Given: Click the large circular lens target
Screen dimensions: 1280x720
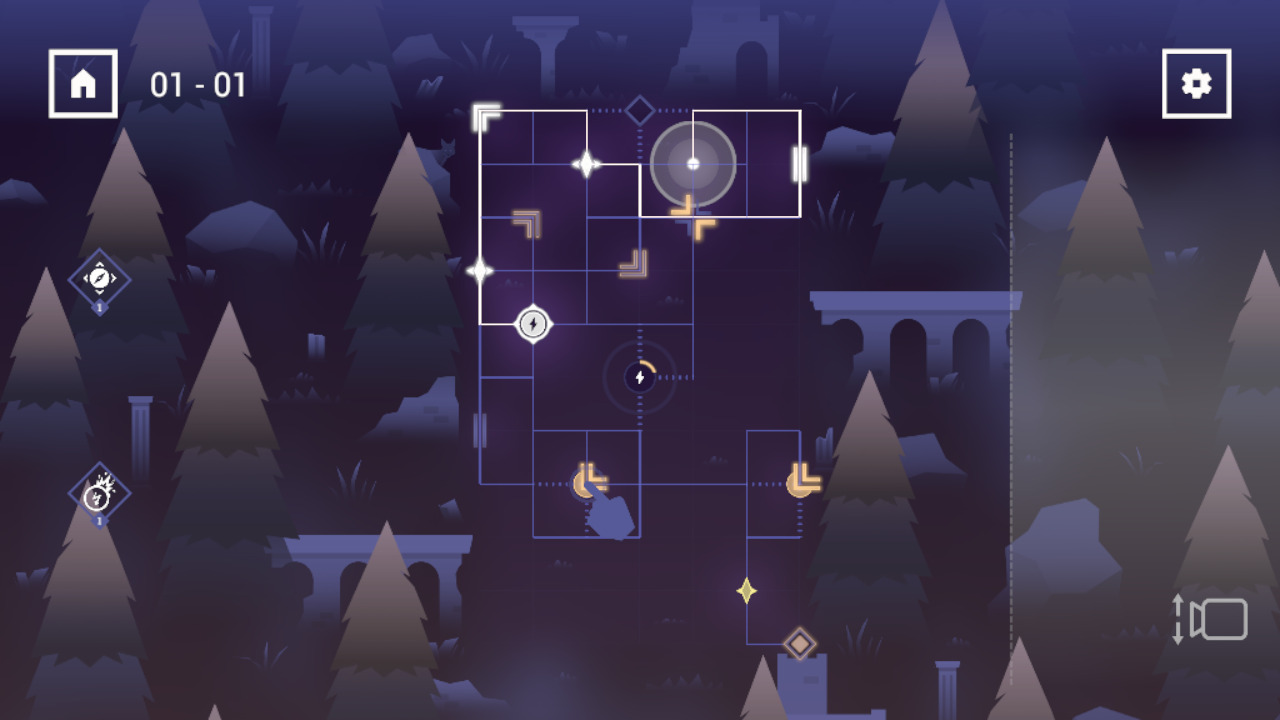Looking at the screenshot, I should tap(692, 163).
